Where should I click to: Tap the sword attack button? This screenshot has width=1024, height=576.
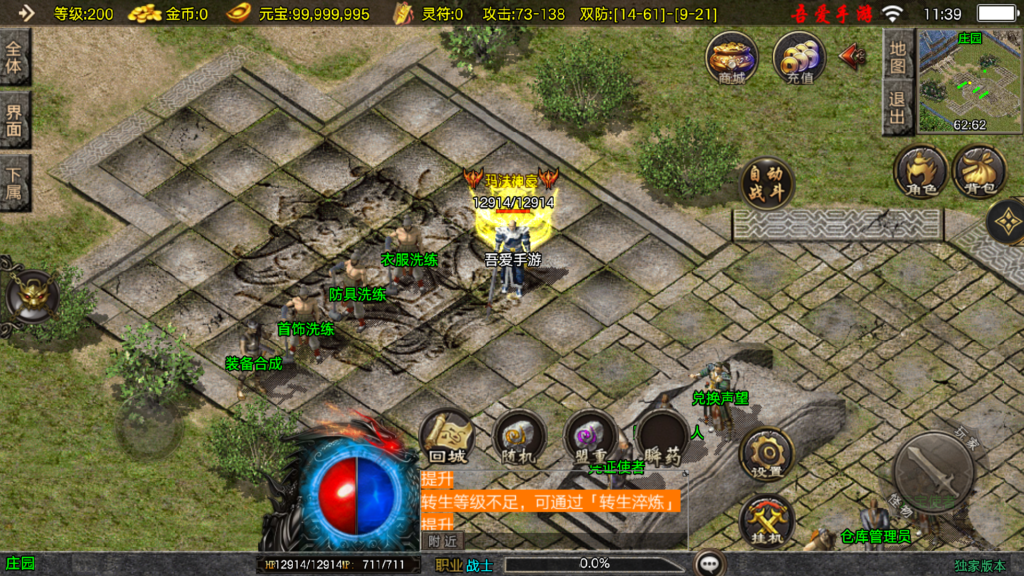(933, 471)
